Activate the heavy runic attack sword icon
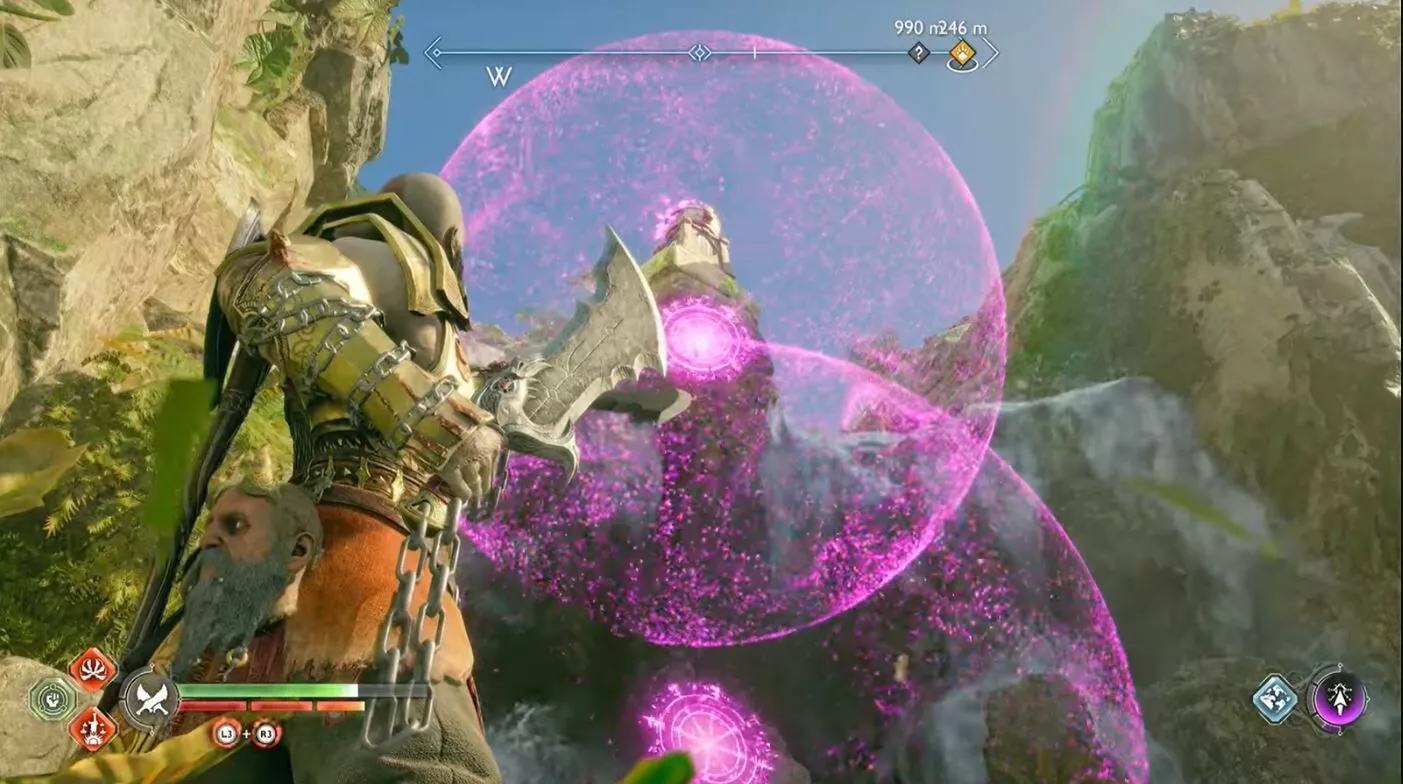This screenshot has height=784, width=1403. click(x=92, y=730)
